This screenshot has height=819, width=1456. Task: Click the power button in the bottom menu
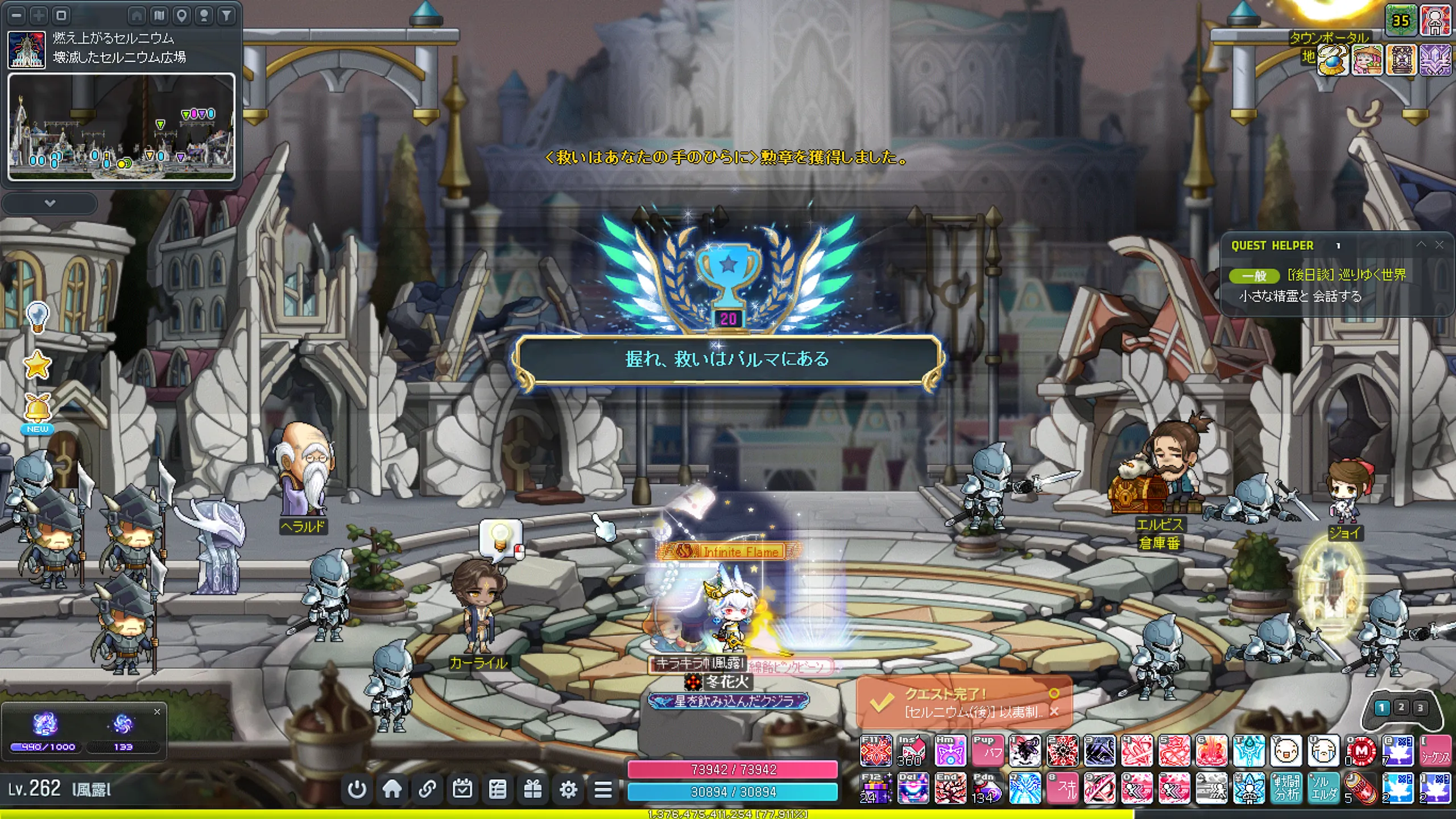[357, 789]
